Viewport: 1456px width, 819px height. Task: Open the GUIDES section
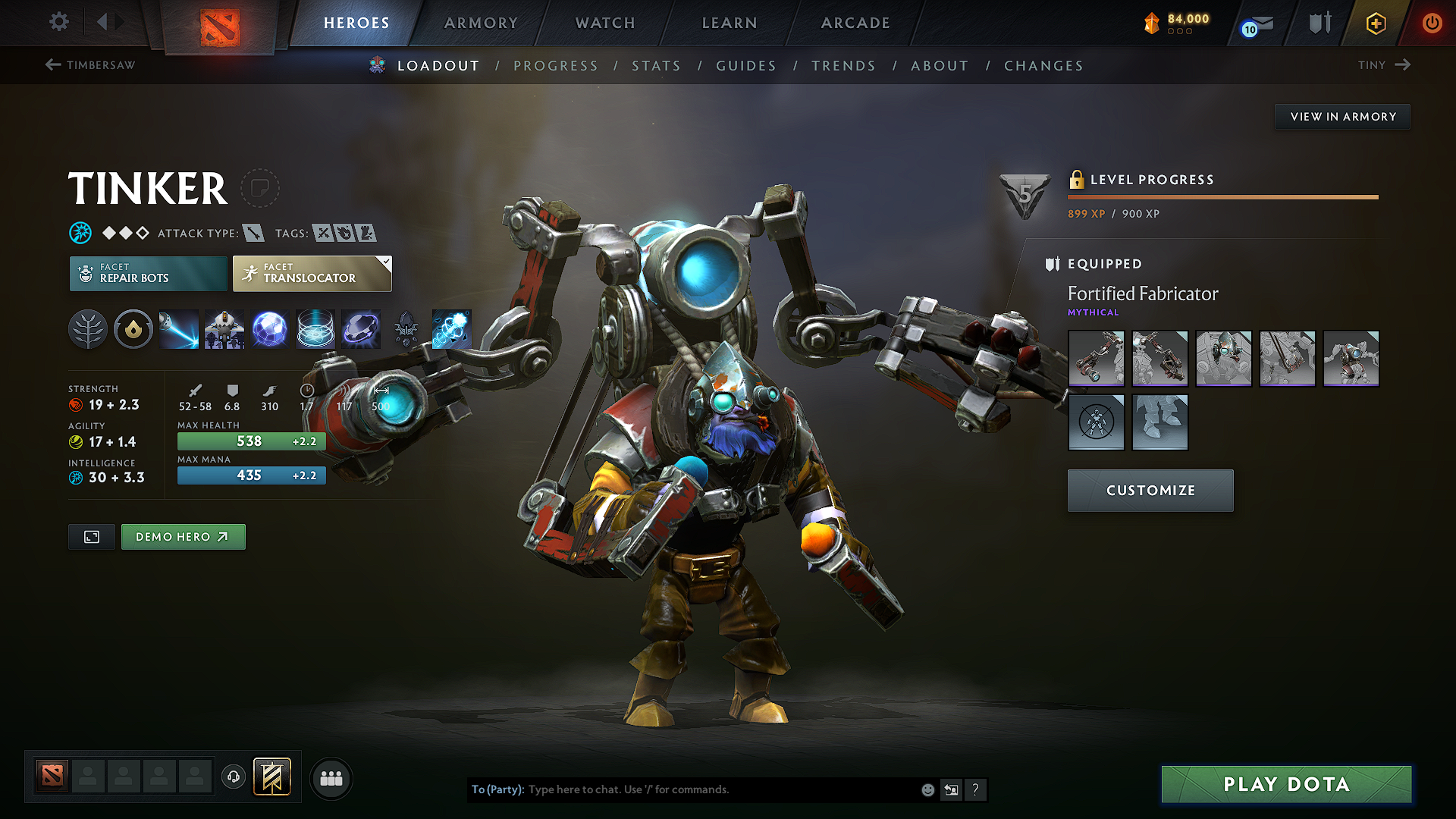click(x=745, y=66)
